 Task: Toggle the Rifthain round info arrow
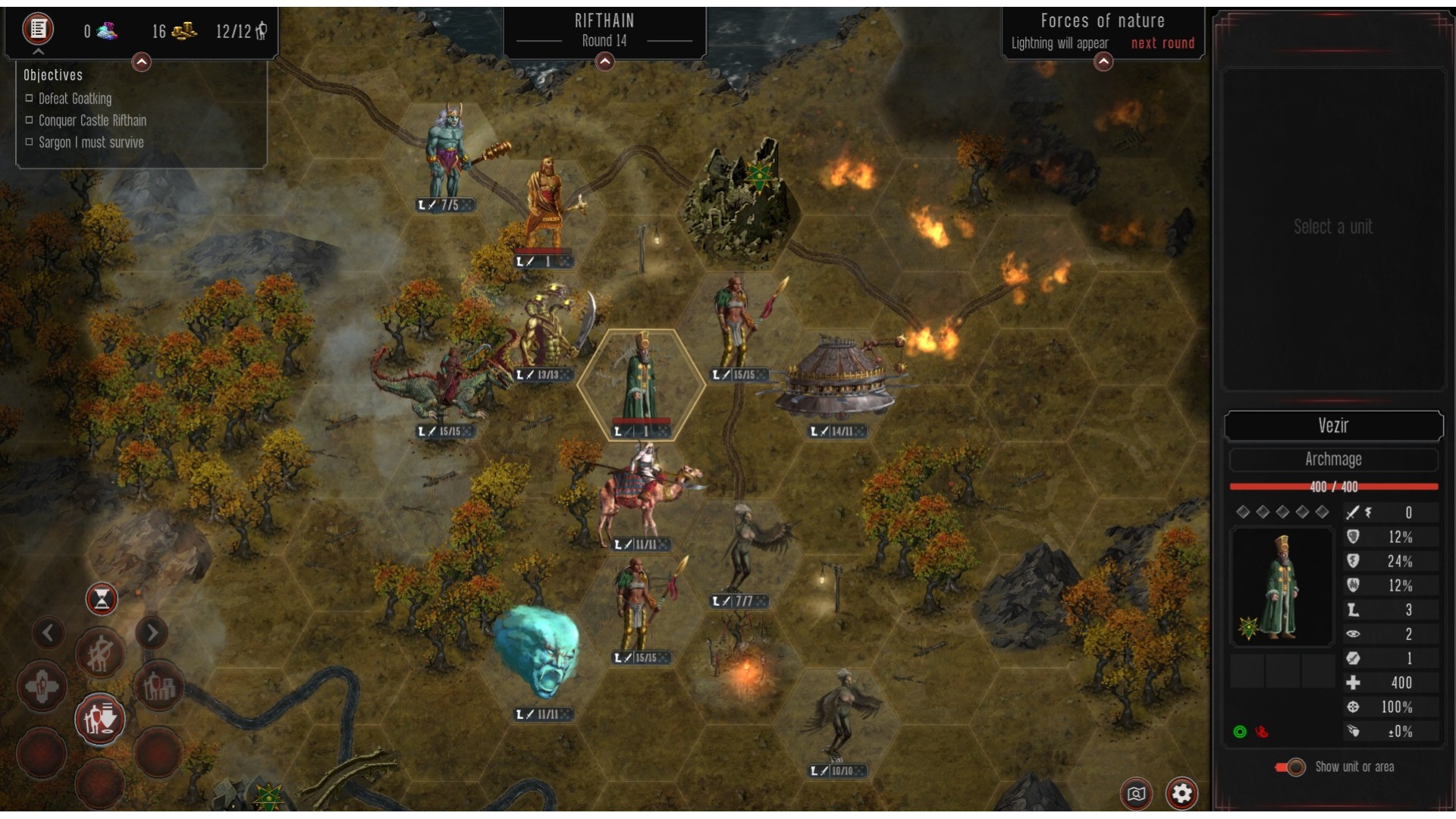click(x=604, y=62)
